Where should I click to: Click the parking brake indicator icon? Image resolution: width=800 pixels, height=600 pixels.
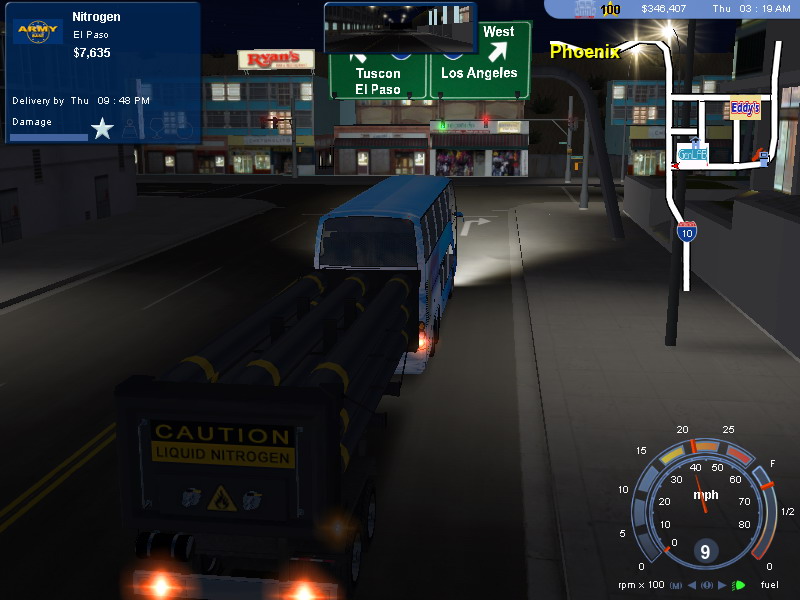click(707, 585)
